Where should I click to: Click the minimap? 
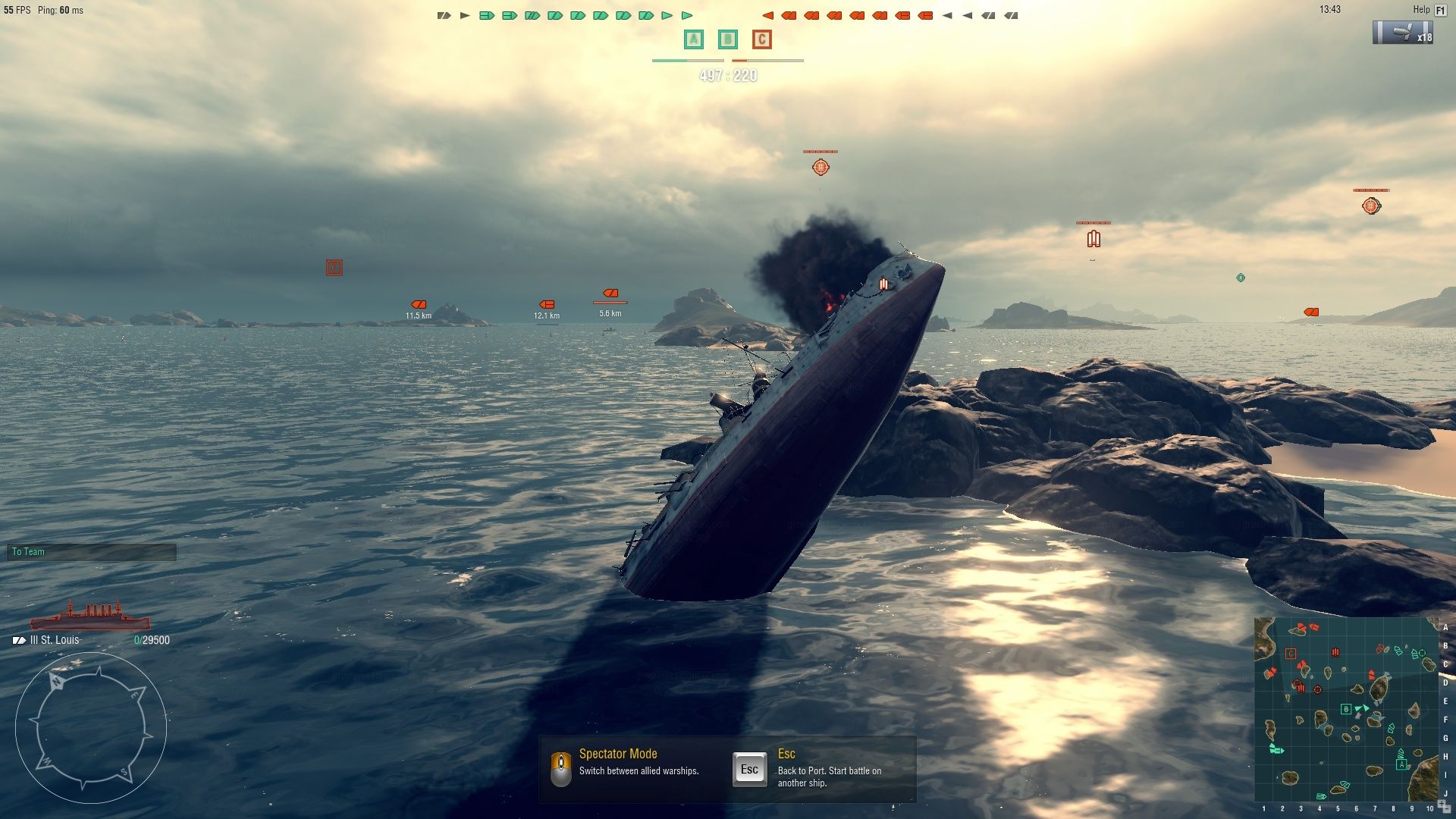click(1346, 709)
